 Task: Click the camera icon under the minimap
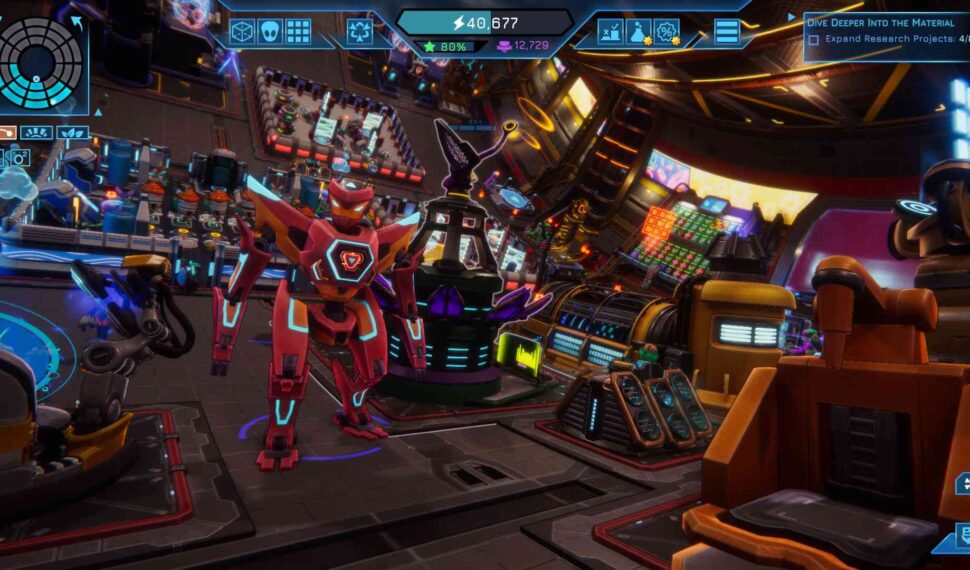tap(19, 157)
